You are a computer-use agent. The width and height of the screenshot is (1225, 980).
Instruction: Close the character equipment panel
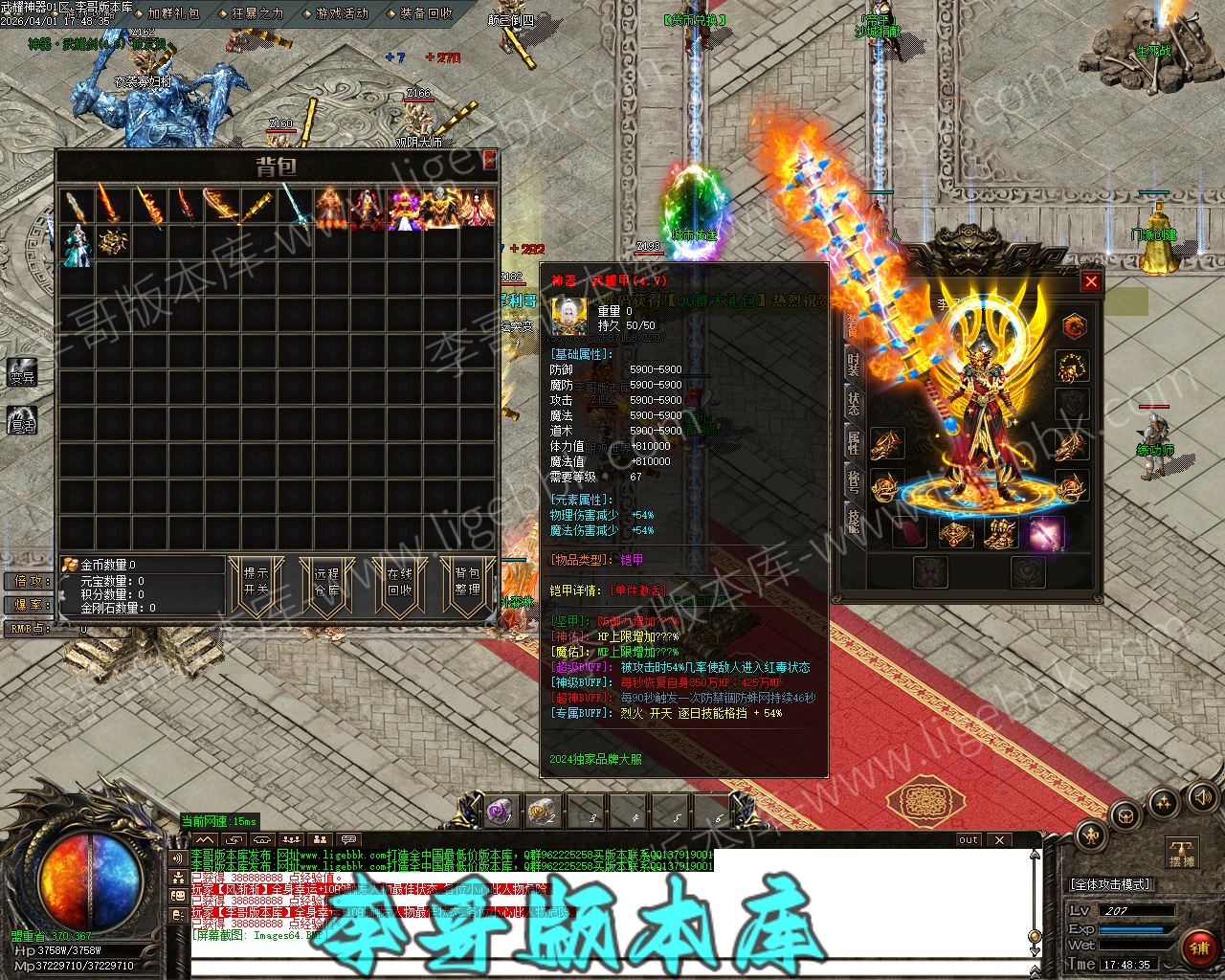point(1091,281)
